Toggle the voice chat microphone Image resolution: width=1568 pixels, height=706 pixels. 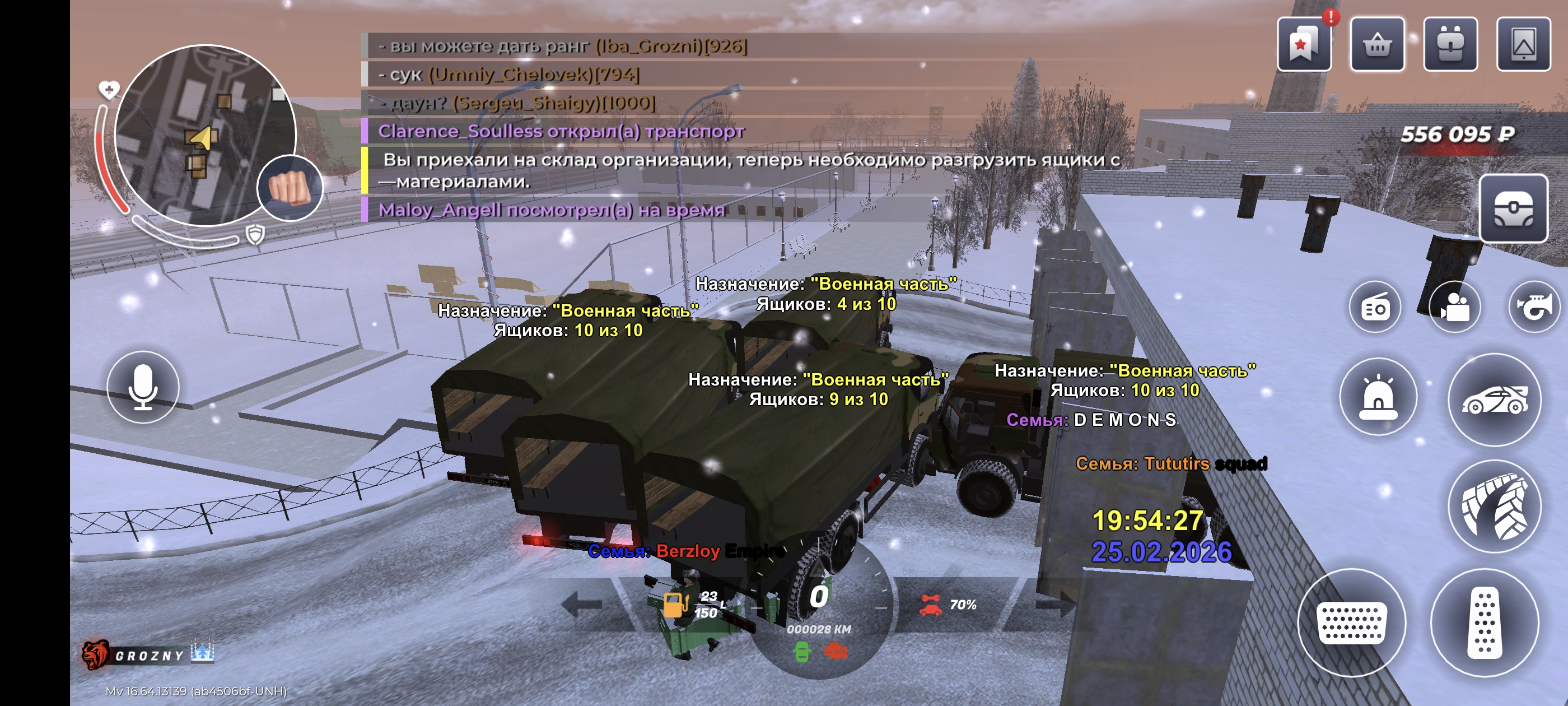[143, 387]
